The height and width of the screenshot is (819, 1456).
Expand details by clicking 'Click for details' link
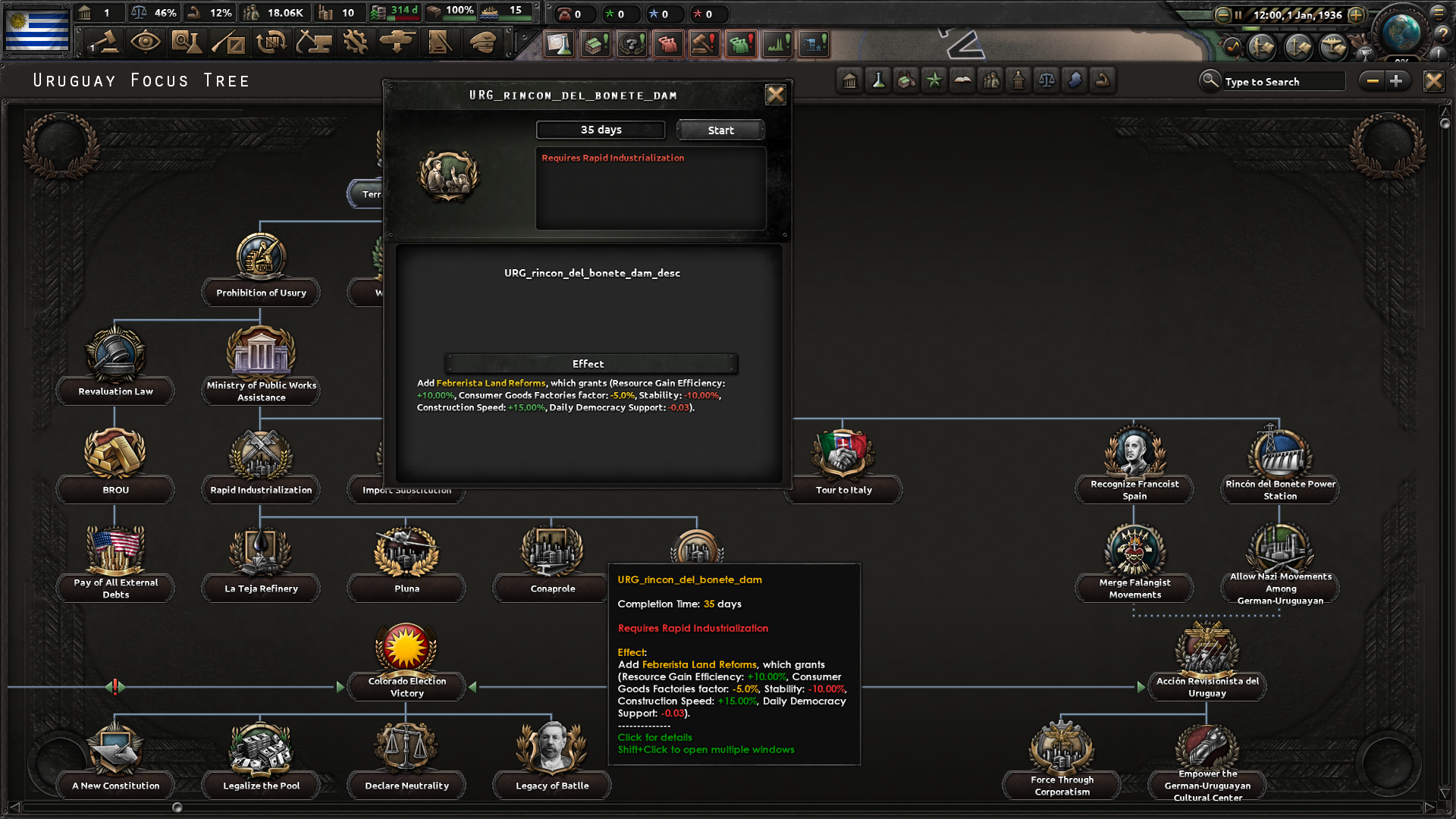coord(654,737)
